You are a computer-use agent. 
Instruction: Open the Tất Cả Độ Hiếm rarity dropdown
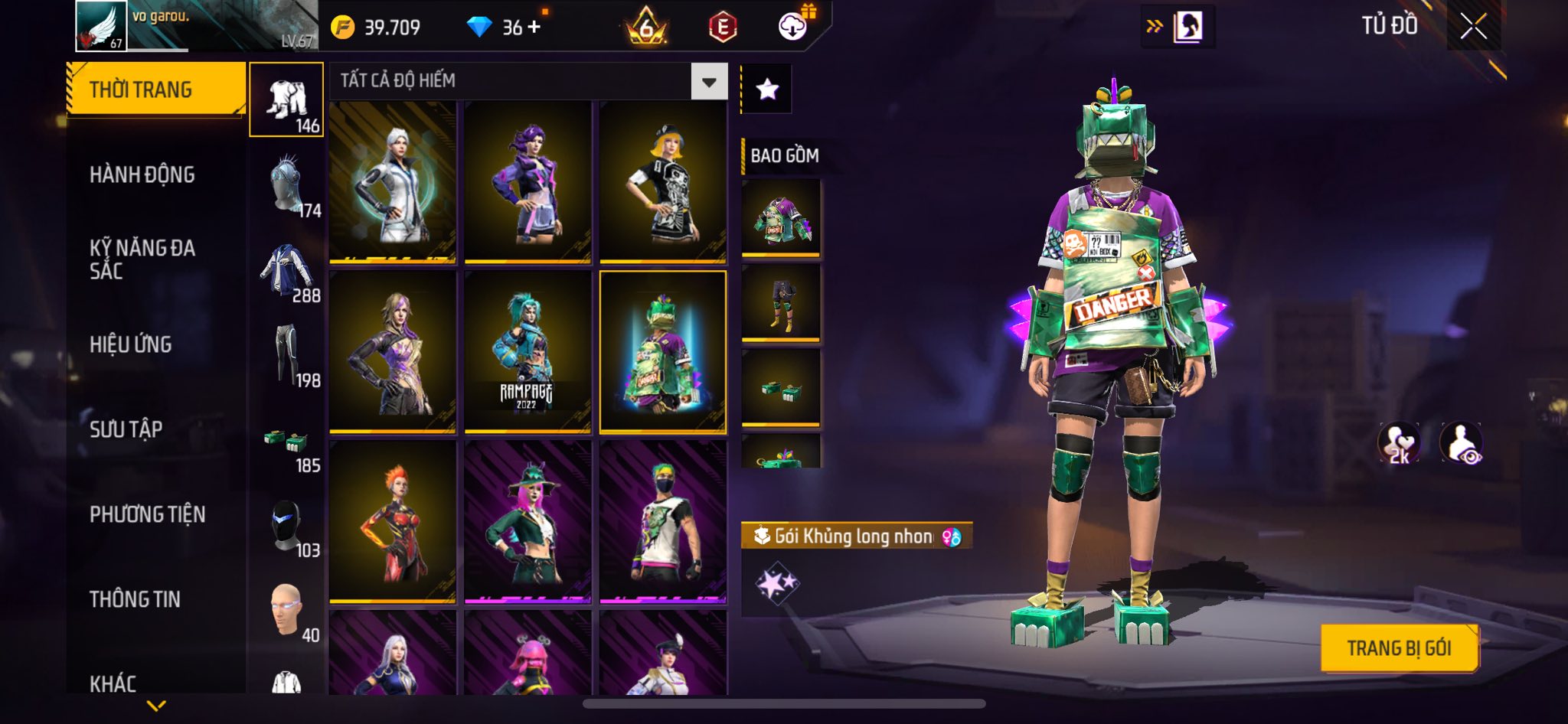[709, 81]
